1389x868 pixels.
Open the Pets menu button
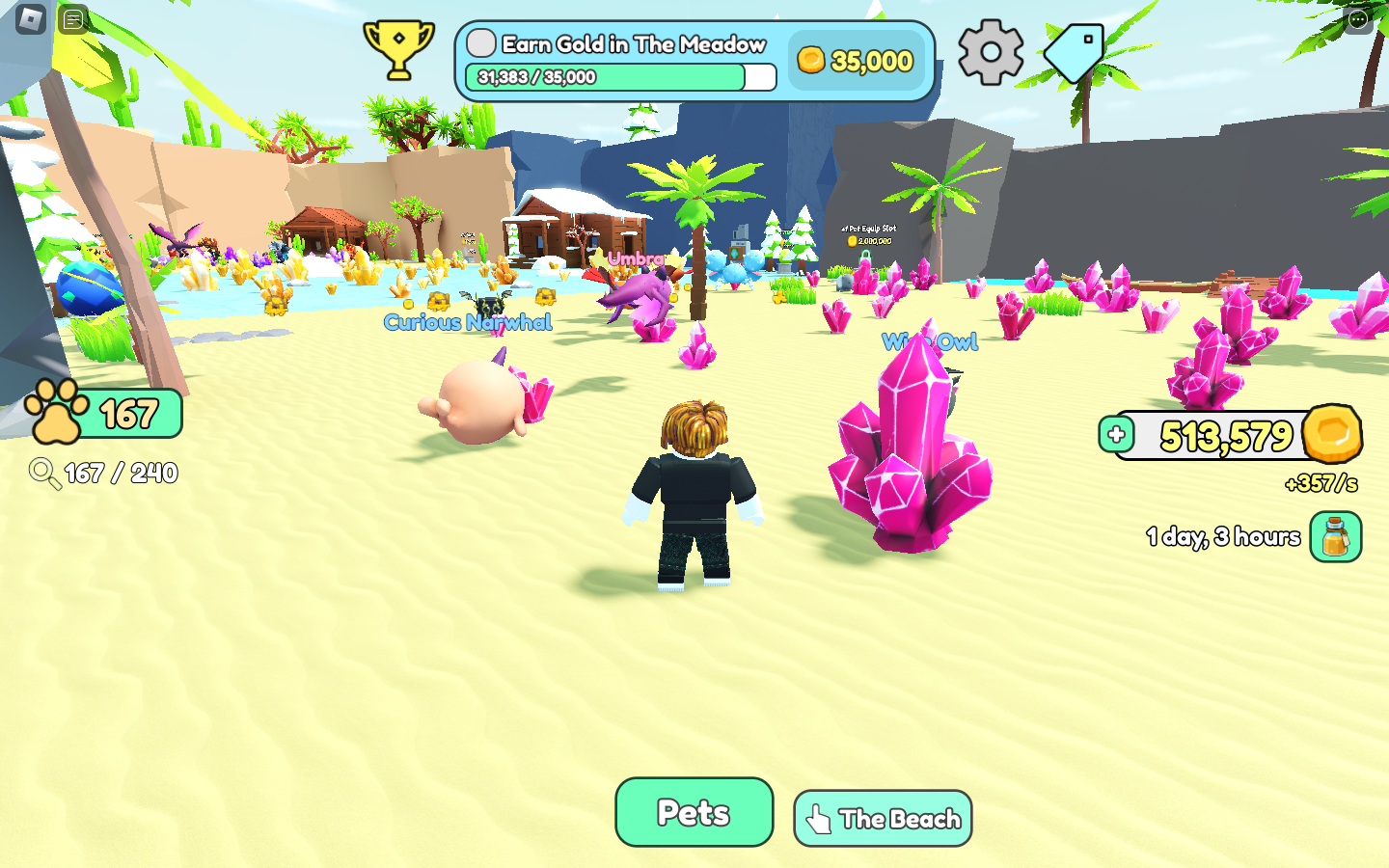pyautogui.click(x=694, y=812)
